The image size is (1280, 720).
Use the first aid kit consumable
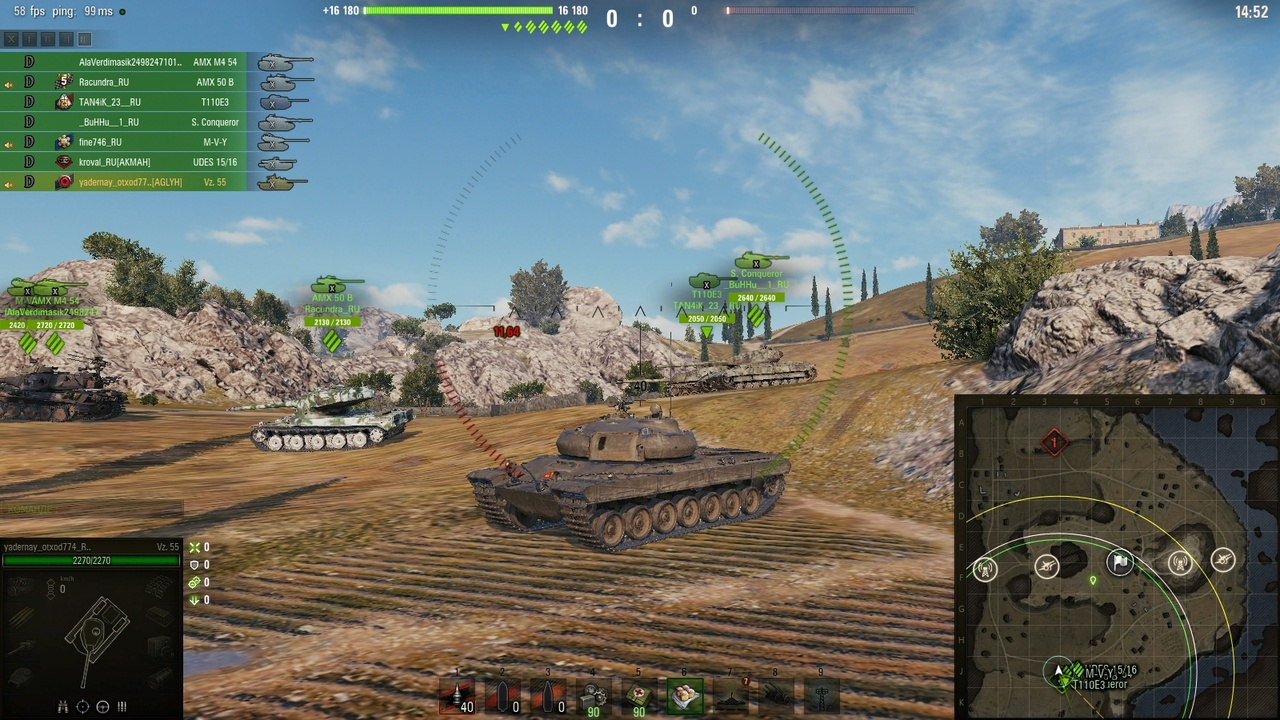639,696
